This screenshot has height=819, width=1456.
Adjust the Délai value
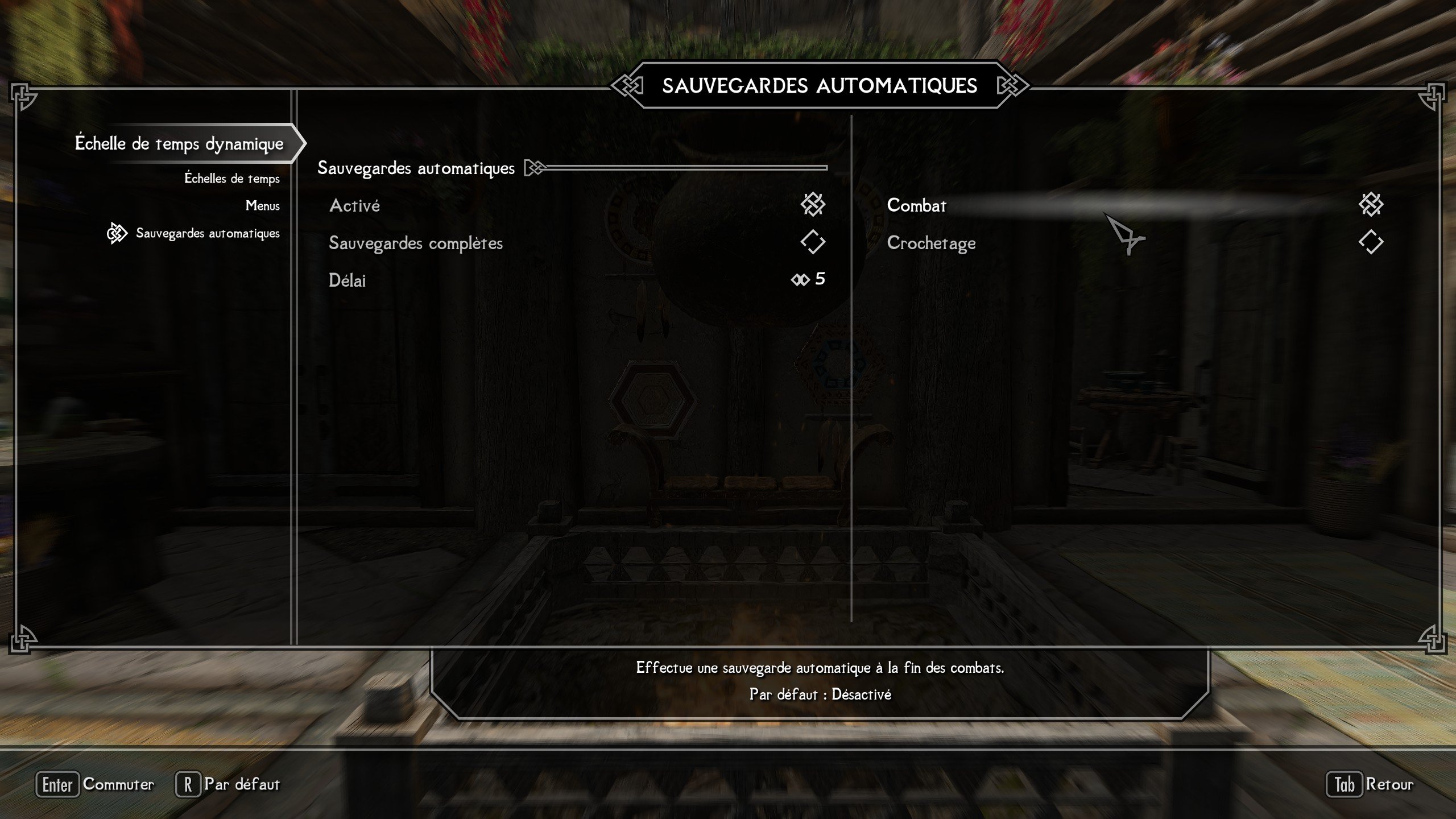tap(808, 279)
